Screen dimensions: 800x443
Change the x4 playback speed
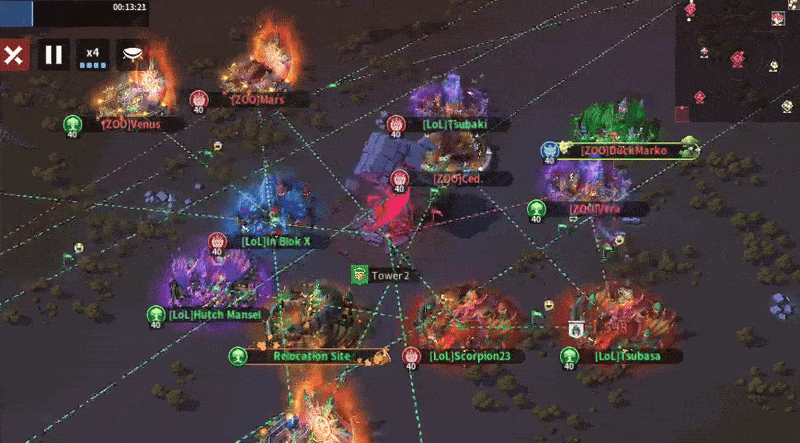click(x=93, y=54)
